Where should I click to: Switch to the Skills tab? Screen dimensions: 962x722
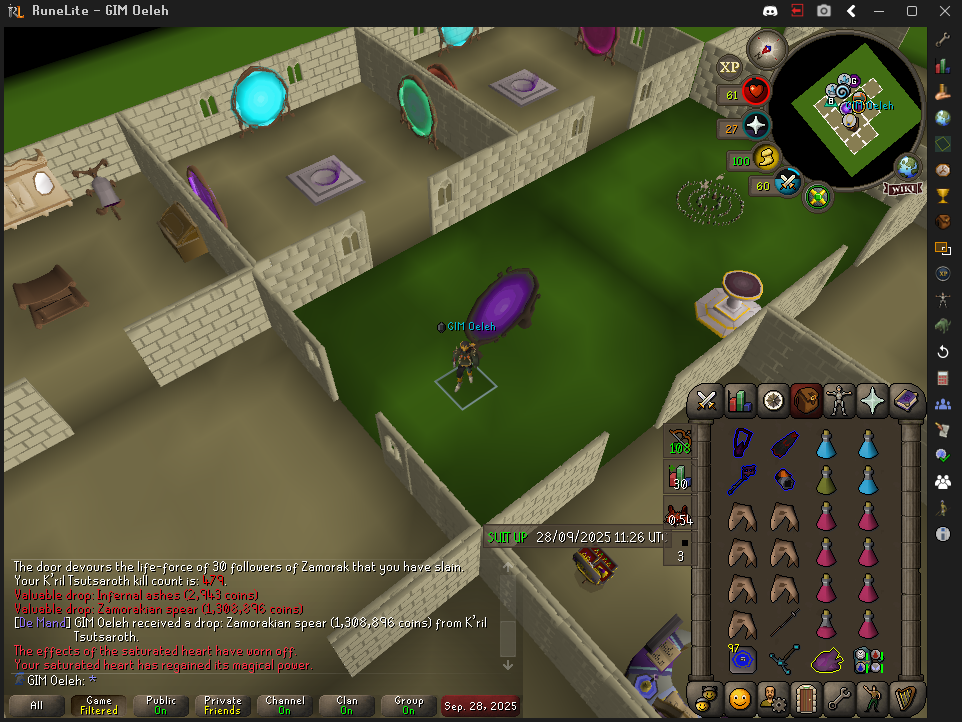(739, 401)
